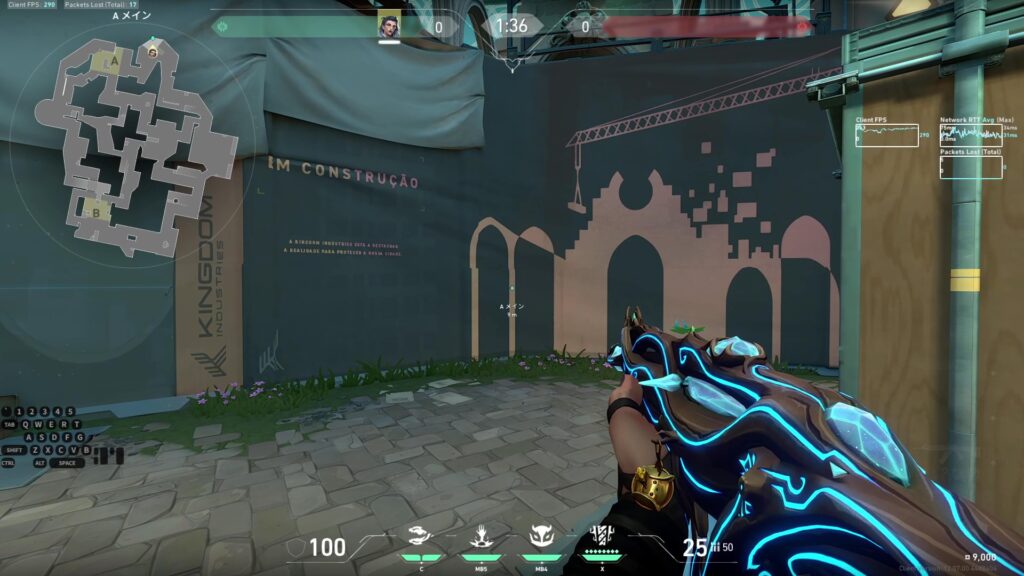Click the SPACE key on keystroke overlay
This screenshot has height=576, width=1024.
coord(67,463)
